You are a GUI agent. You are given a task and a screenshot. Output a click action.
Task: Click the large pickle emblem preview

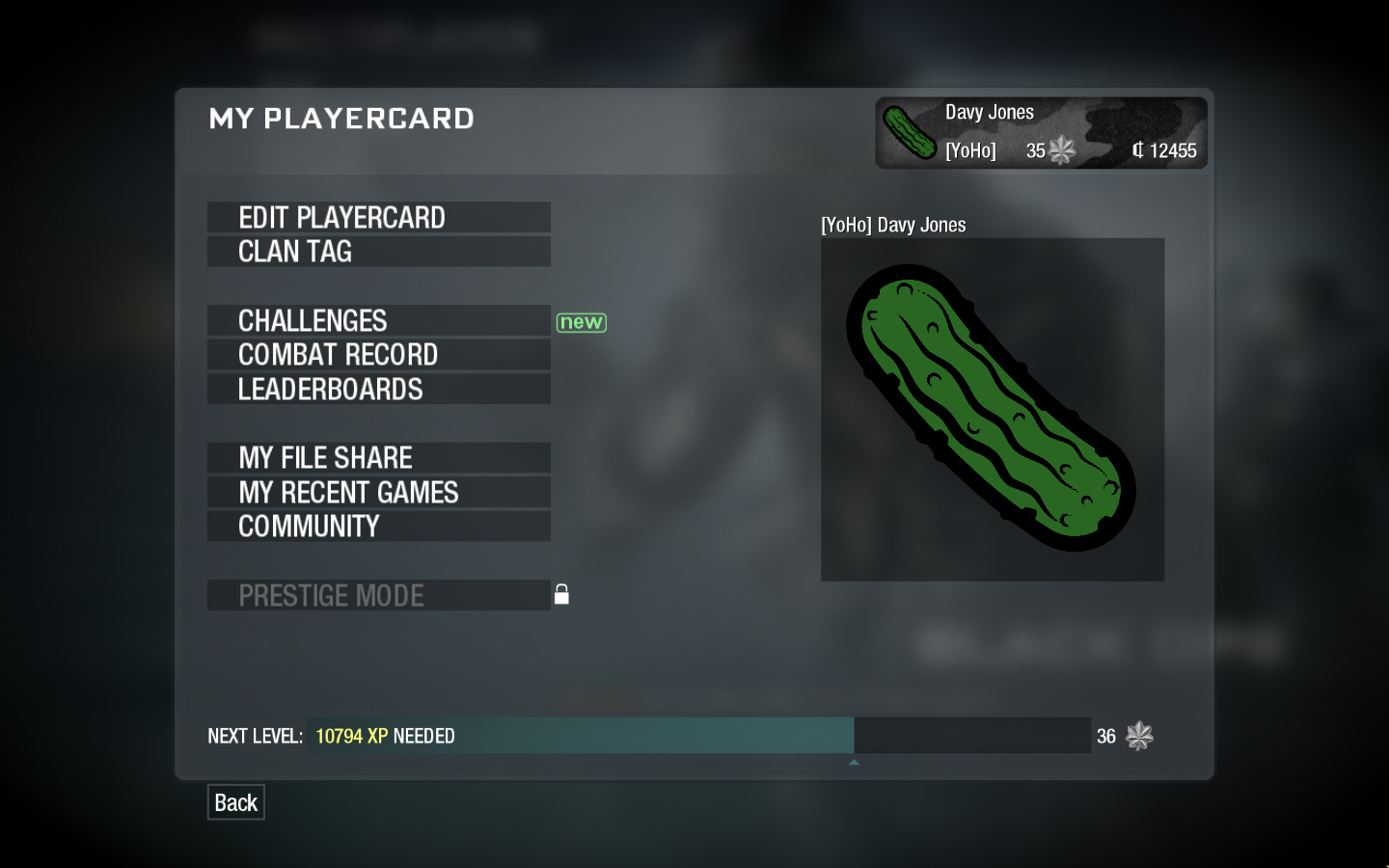click(x=992, y=410)
